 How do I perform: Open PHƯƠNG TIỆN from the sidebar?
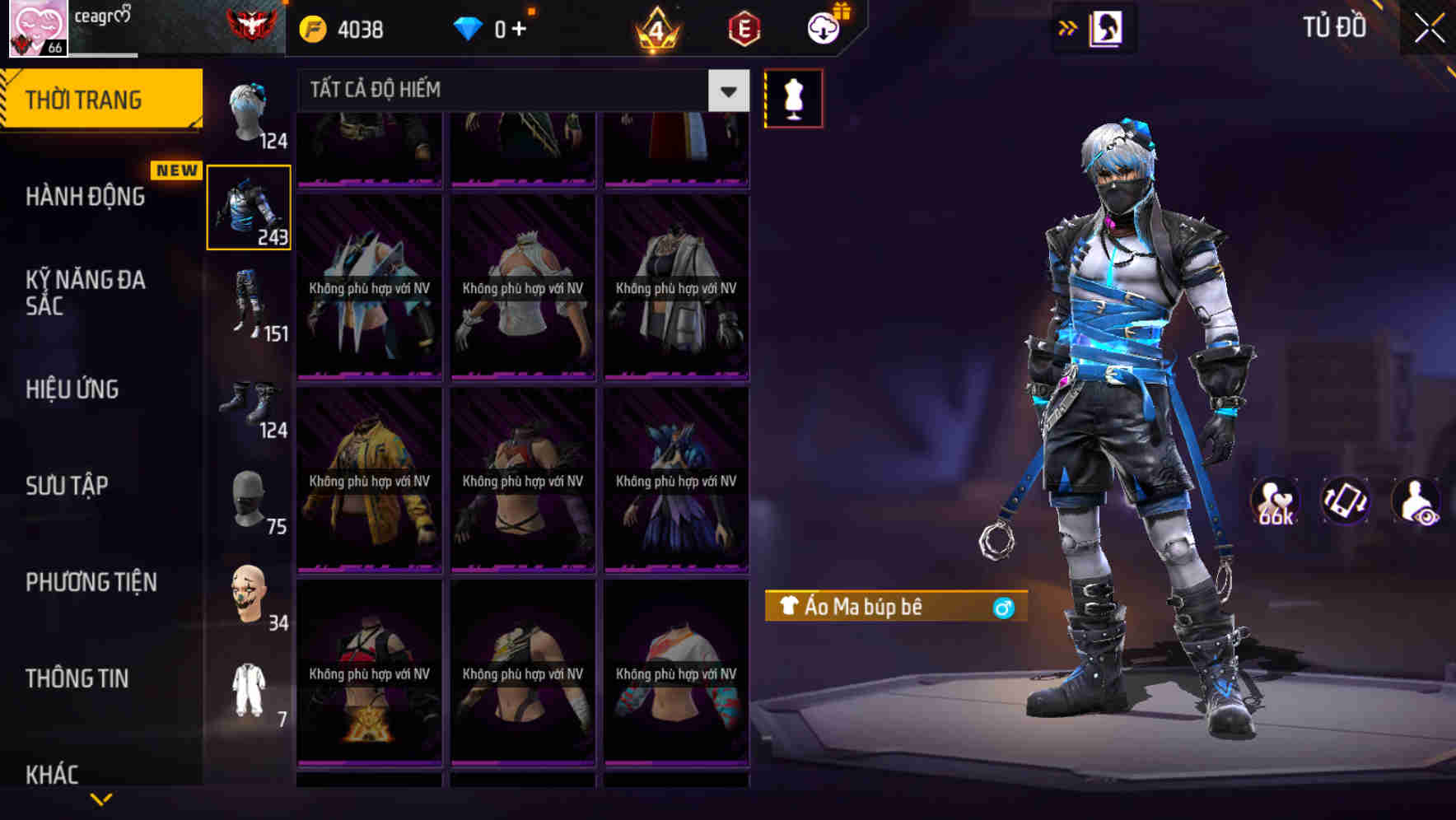point(91,582)
